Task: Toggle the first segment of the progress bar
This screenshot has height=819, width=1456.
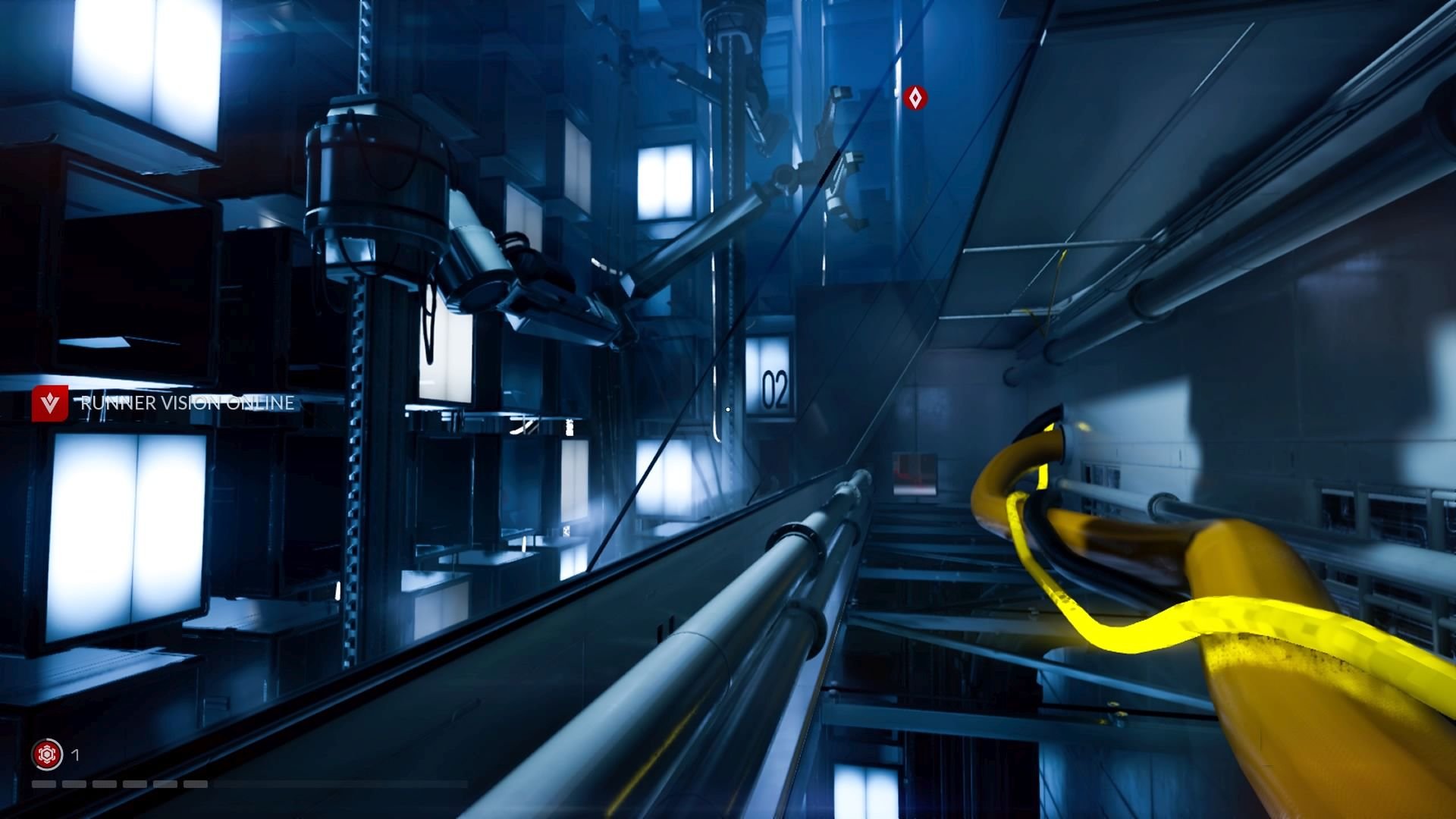Action: click(44, 783)
